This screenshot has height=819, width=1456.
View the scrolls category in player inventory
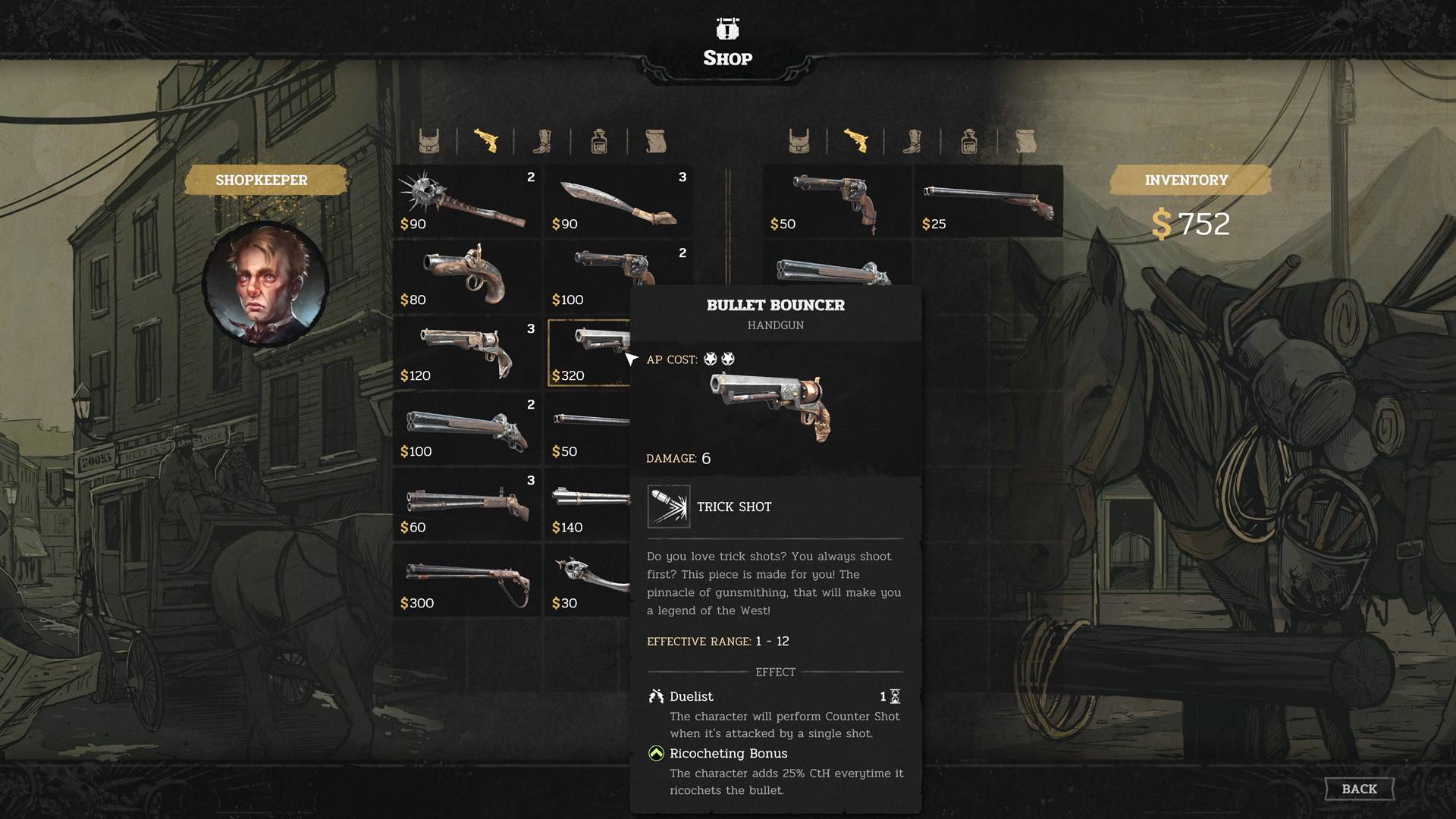[1026, 140]
